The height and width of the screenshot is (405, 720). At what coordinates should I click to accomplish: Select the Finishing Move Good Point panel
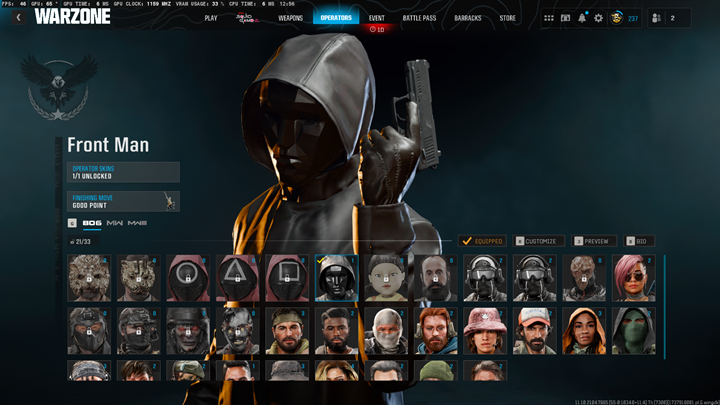click(x=123, y=201)
